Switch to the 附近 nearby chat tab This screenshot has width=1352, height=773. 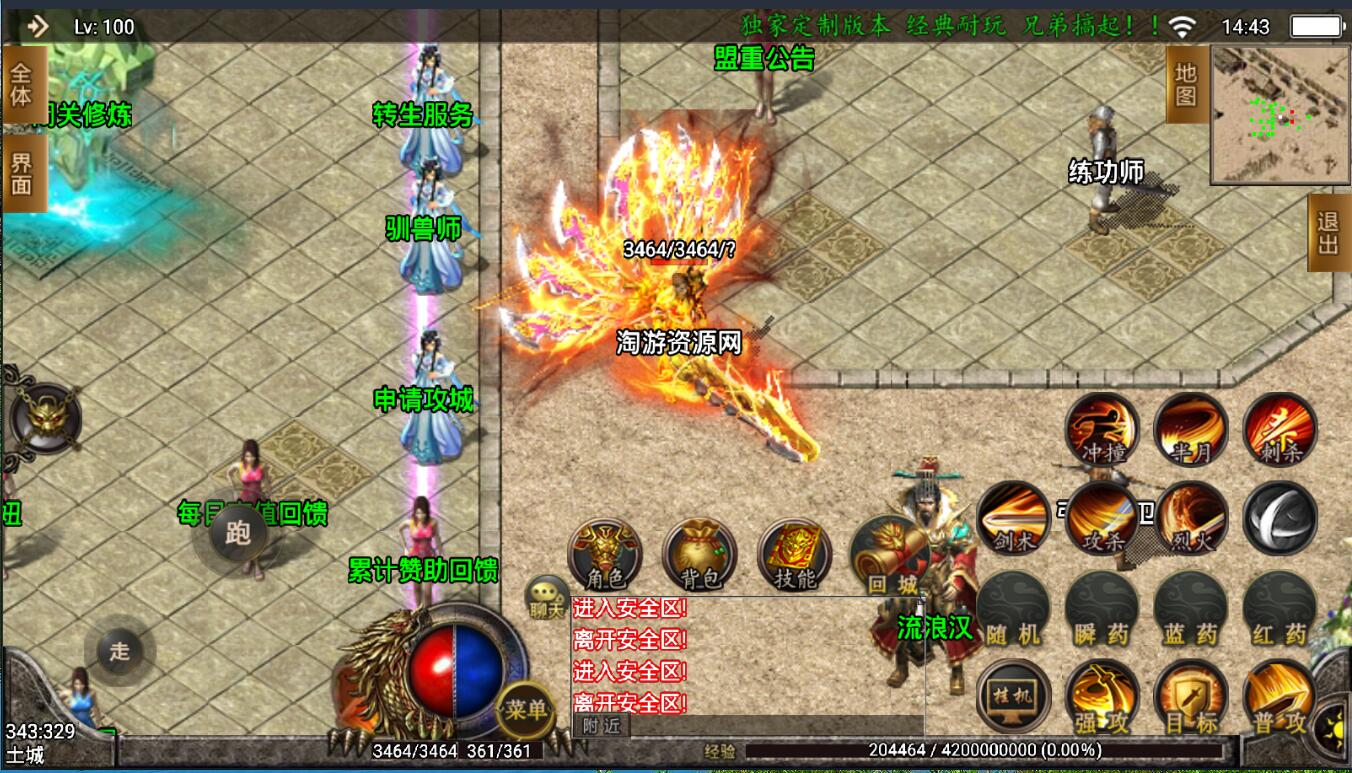point(602,726)
